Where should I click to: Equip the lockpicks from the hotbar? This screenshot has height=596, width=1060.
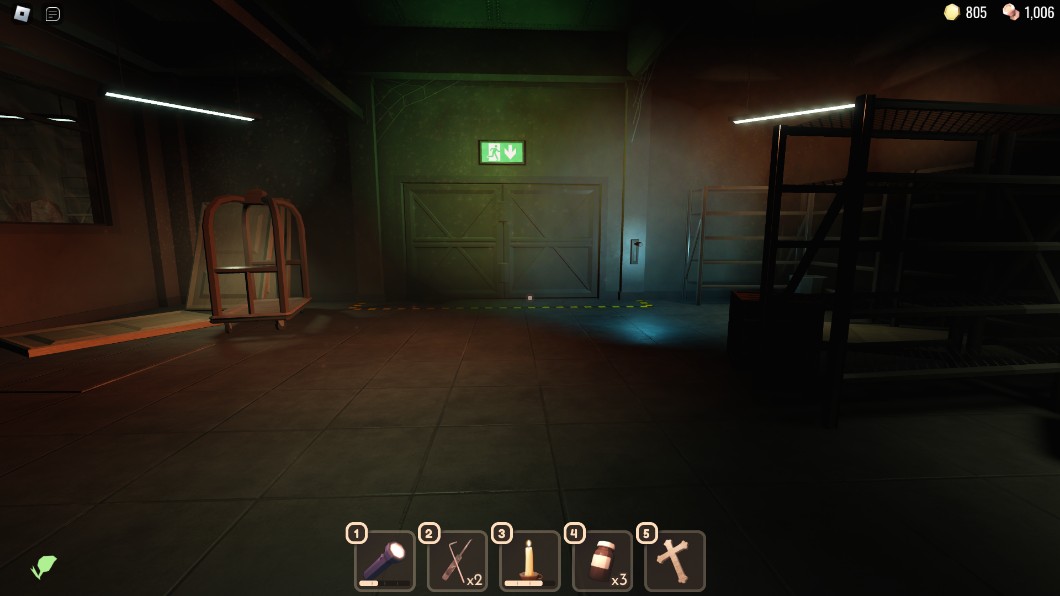[x=458, y=561]
